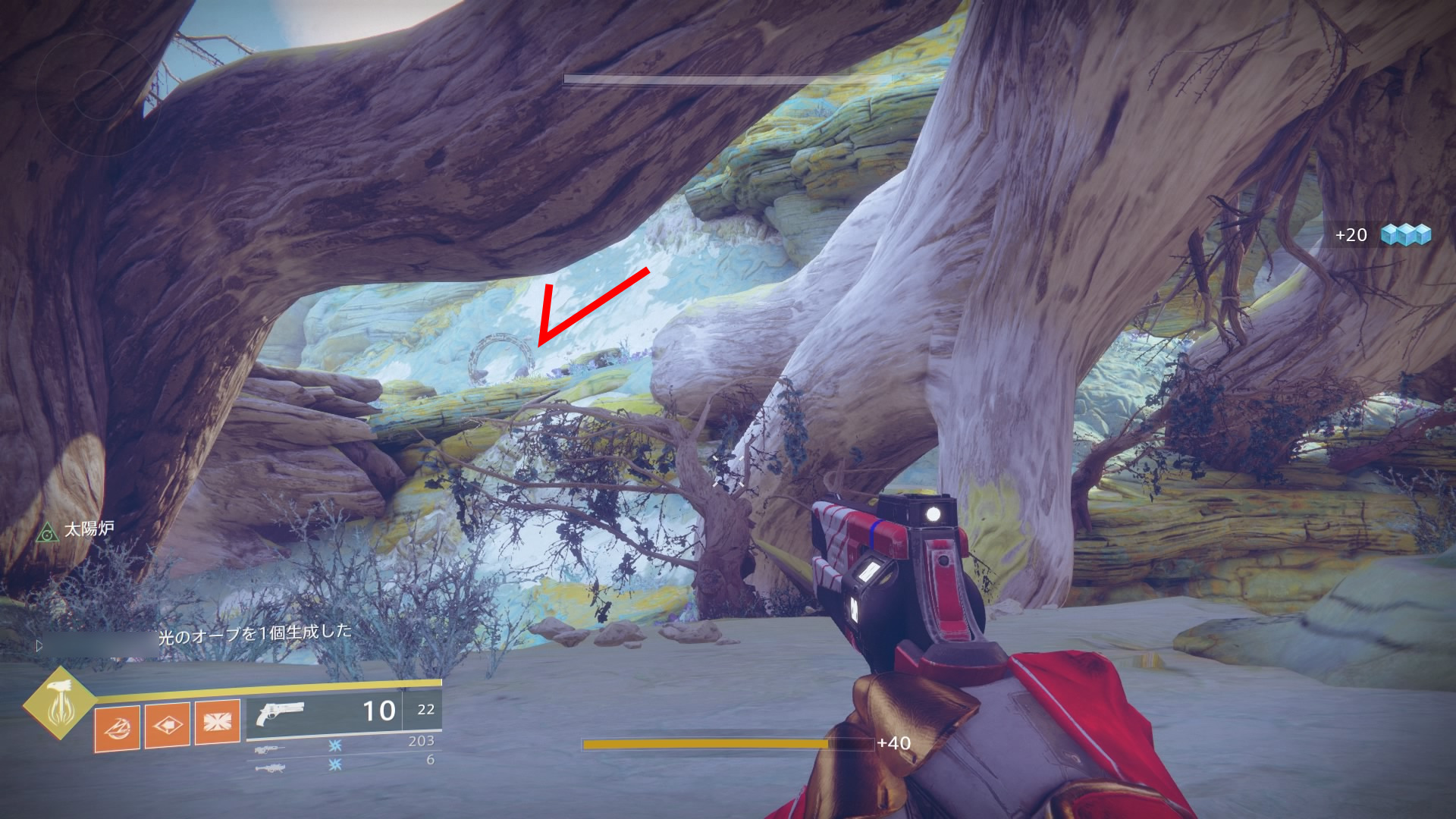The width and height of the screenshot is (1456, 819).
Task: Use the grenade ability icon
Action: pyautogui.click(x=117, y=727)
